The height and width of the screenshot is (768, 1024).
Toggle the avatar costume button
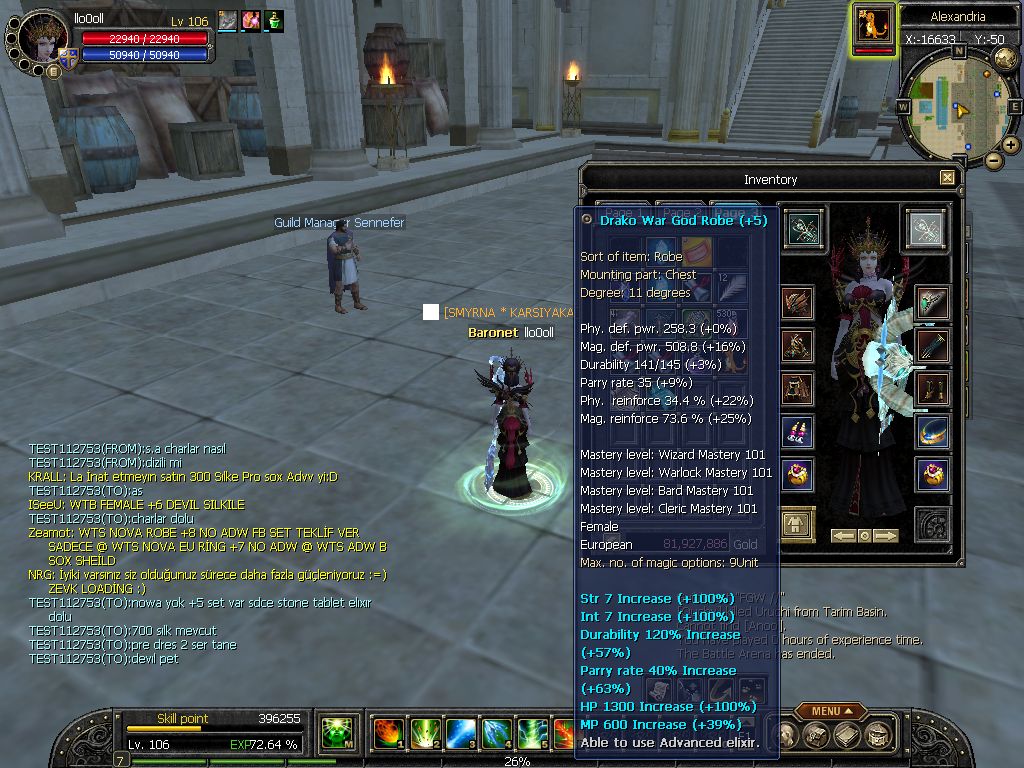[797, 523]
